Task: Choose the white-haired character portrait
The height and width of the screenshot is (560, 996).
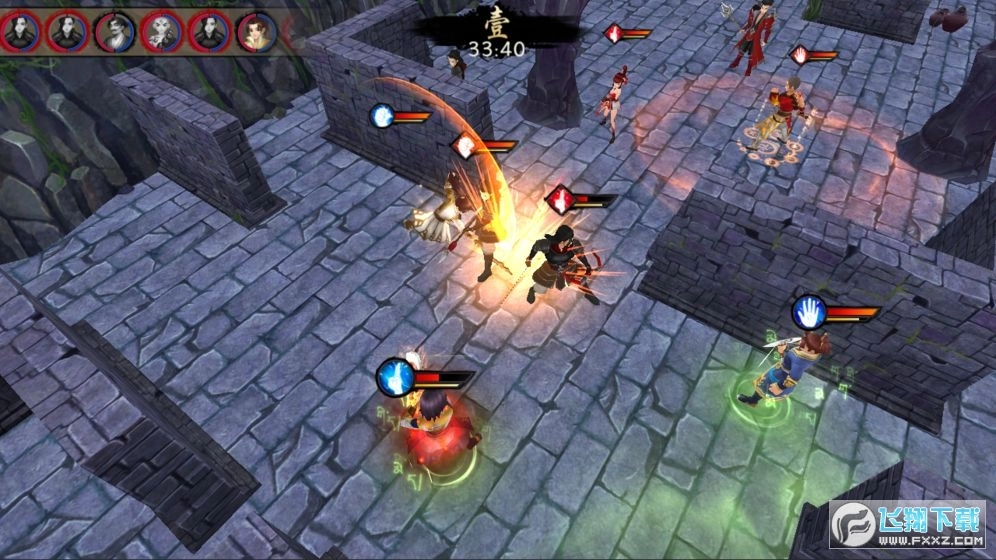Action: click(162, 31)
